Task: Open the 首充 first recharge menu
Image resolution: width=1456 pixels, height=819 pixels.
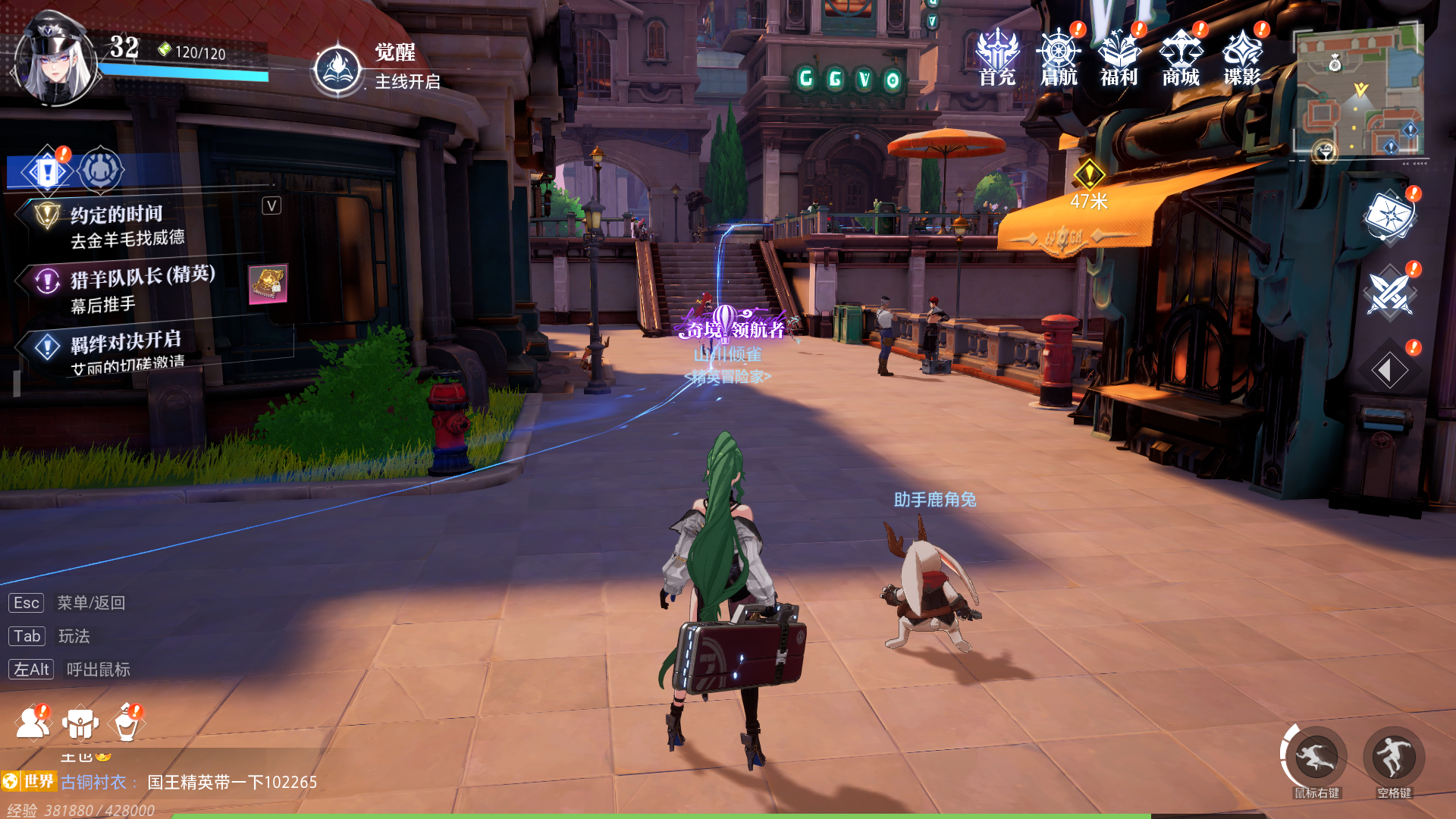Action: pyautogui.click(x=996, y=57)
